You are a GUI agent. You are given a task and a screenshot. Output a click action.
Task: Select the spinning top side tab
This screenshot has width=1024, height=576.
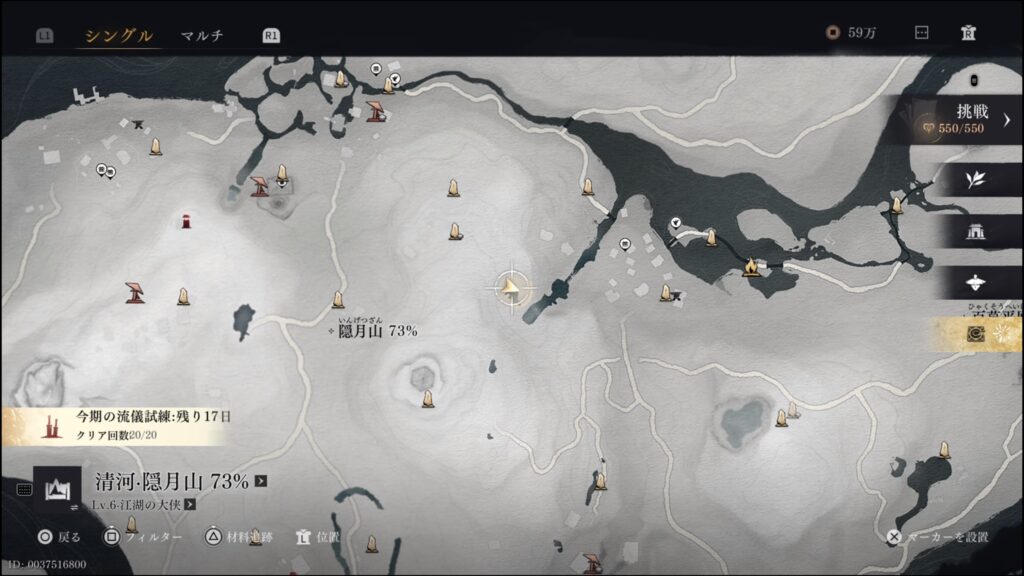(x=976, y=283)
